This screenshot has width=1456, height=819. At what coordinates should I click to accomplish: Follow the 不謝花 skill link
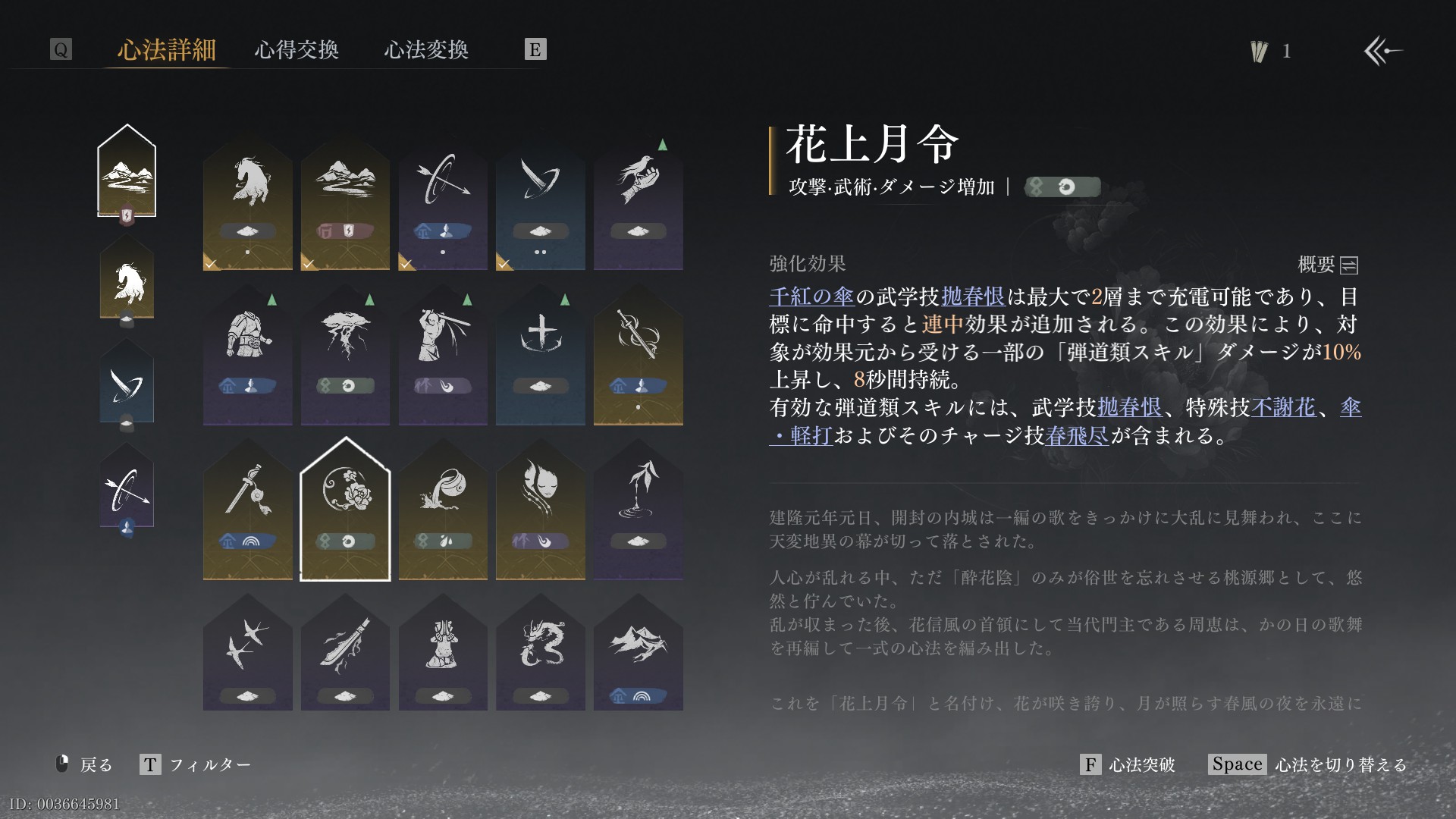click(x=1283, y=408)
